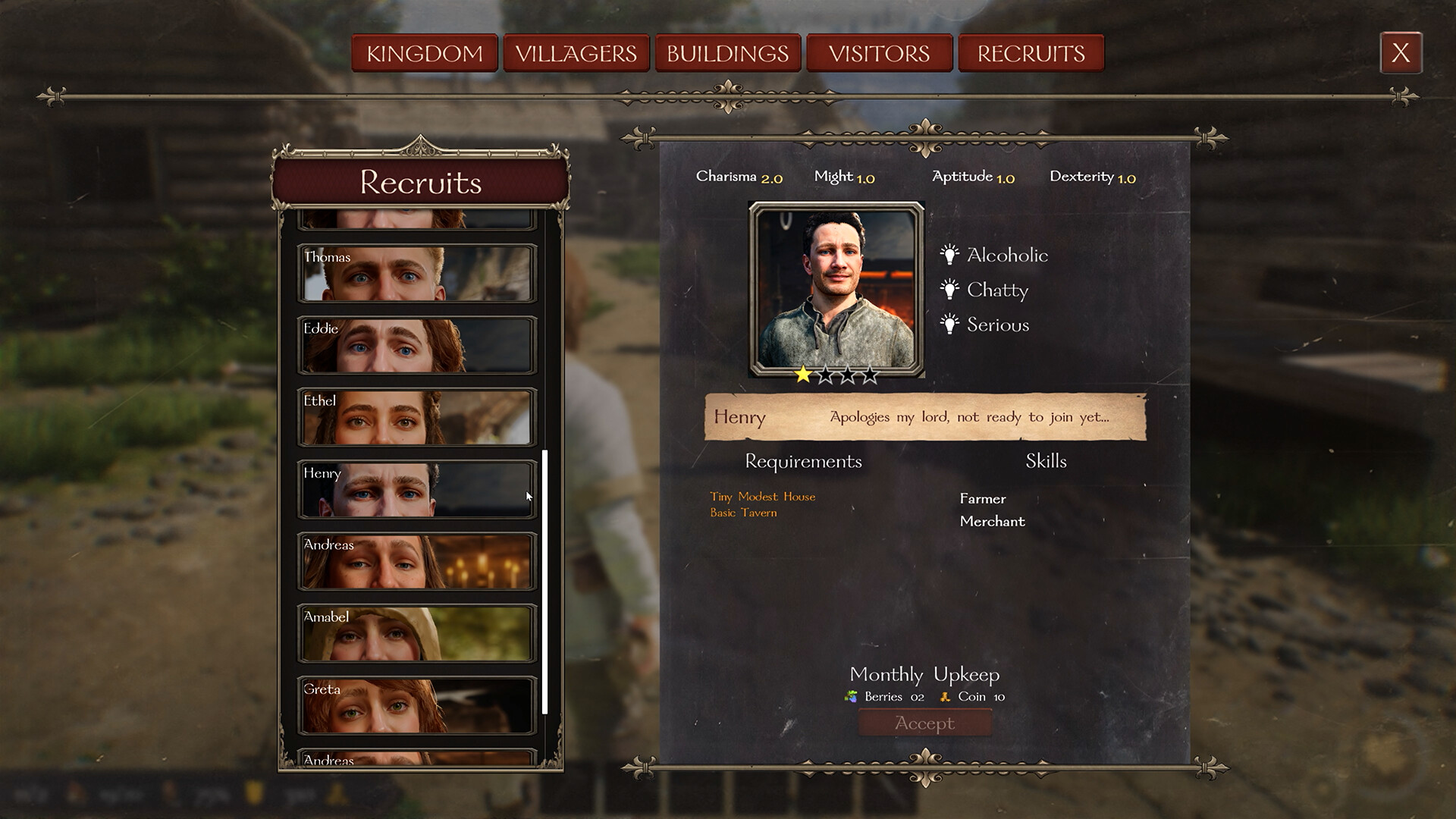Click the first star under Henry's portrait
Screen dimensions: 1456x819
pos(802,373)
